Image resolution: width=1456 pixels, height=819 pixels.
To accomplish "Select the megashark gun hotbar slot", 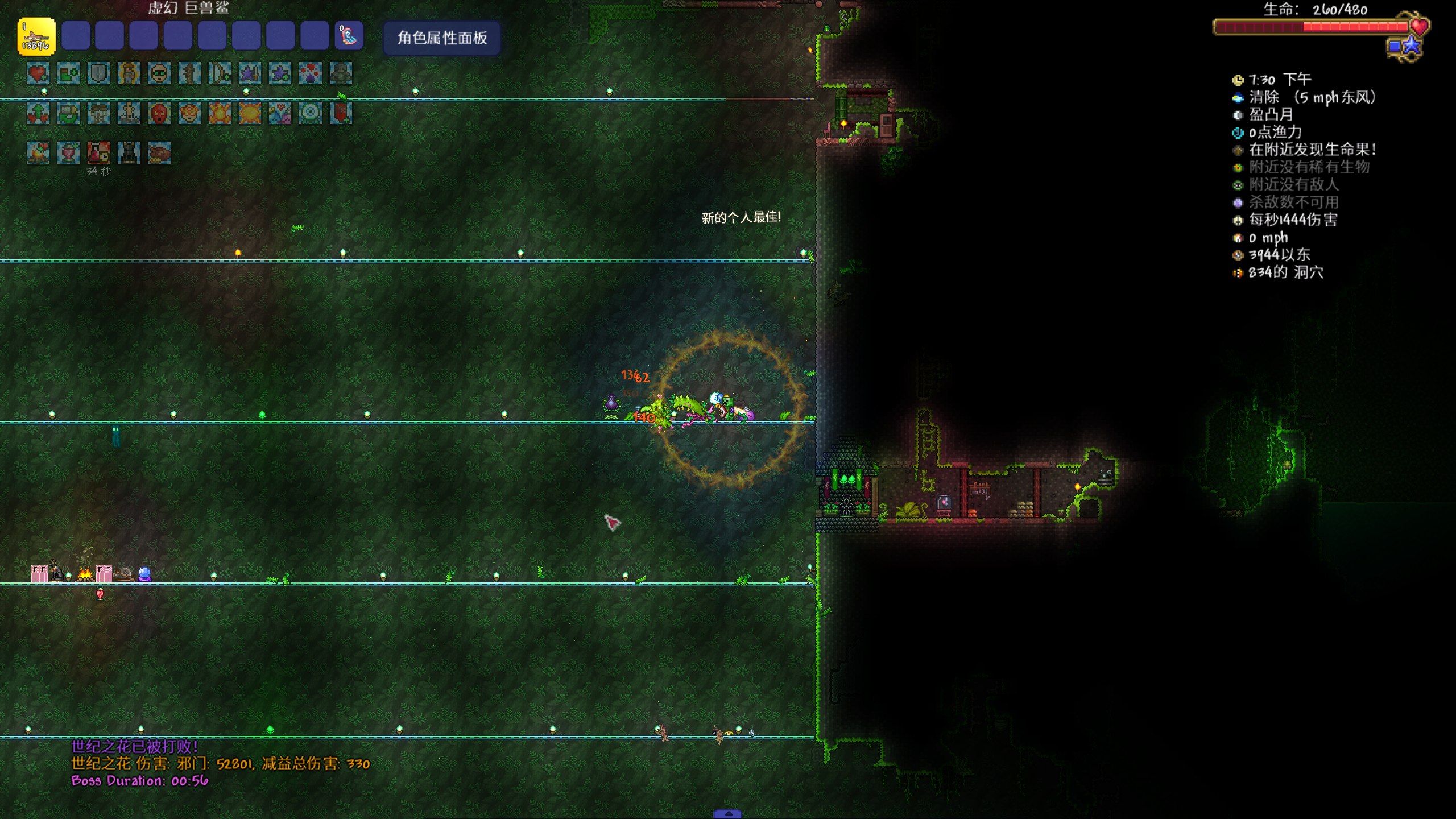I will pyautogui.click(x=36, y=37).
